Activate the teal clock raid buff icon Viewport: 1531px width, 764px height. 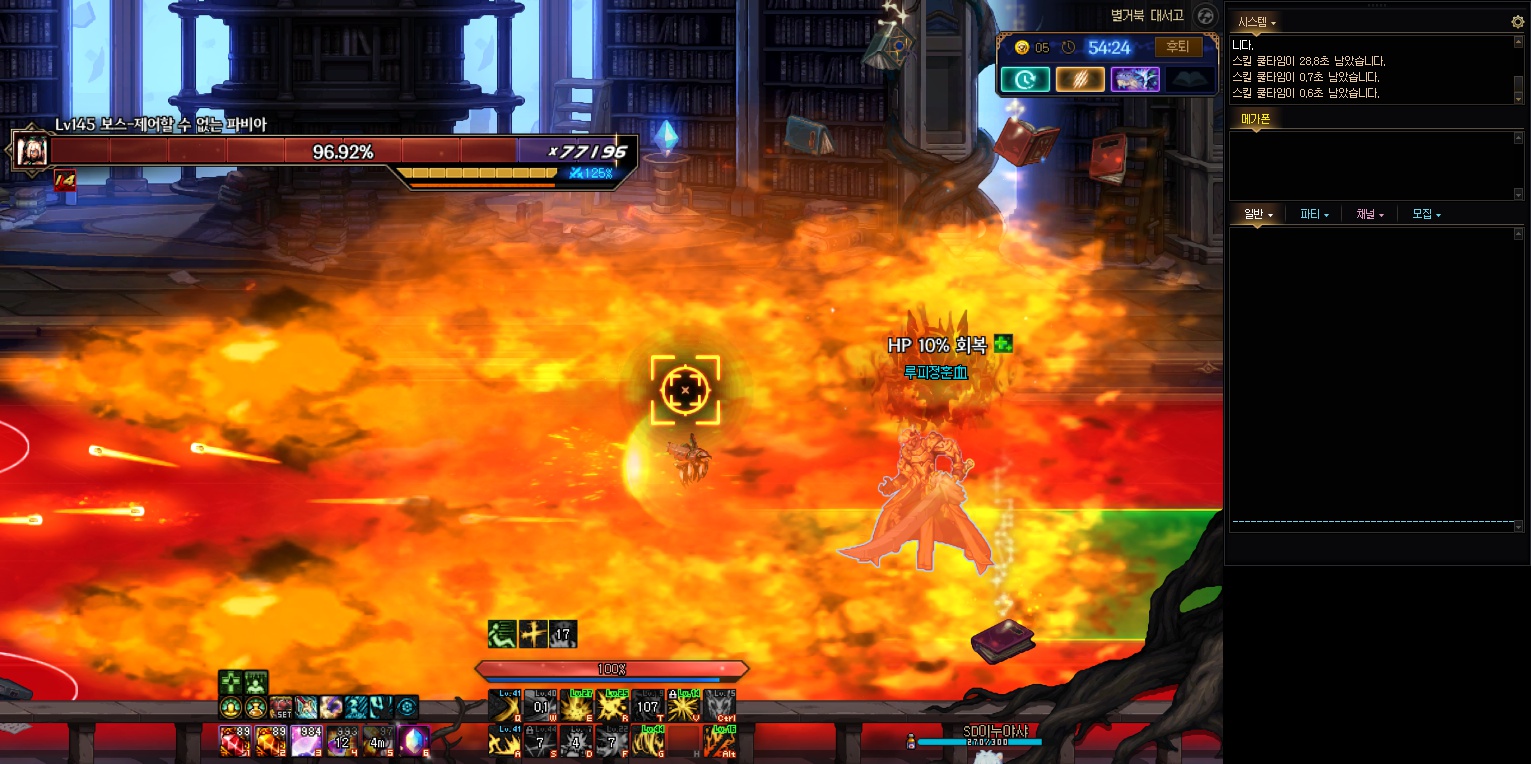[x=1025, y=79]
